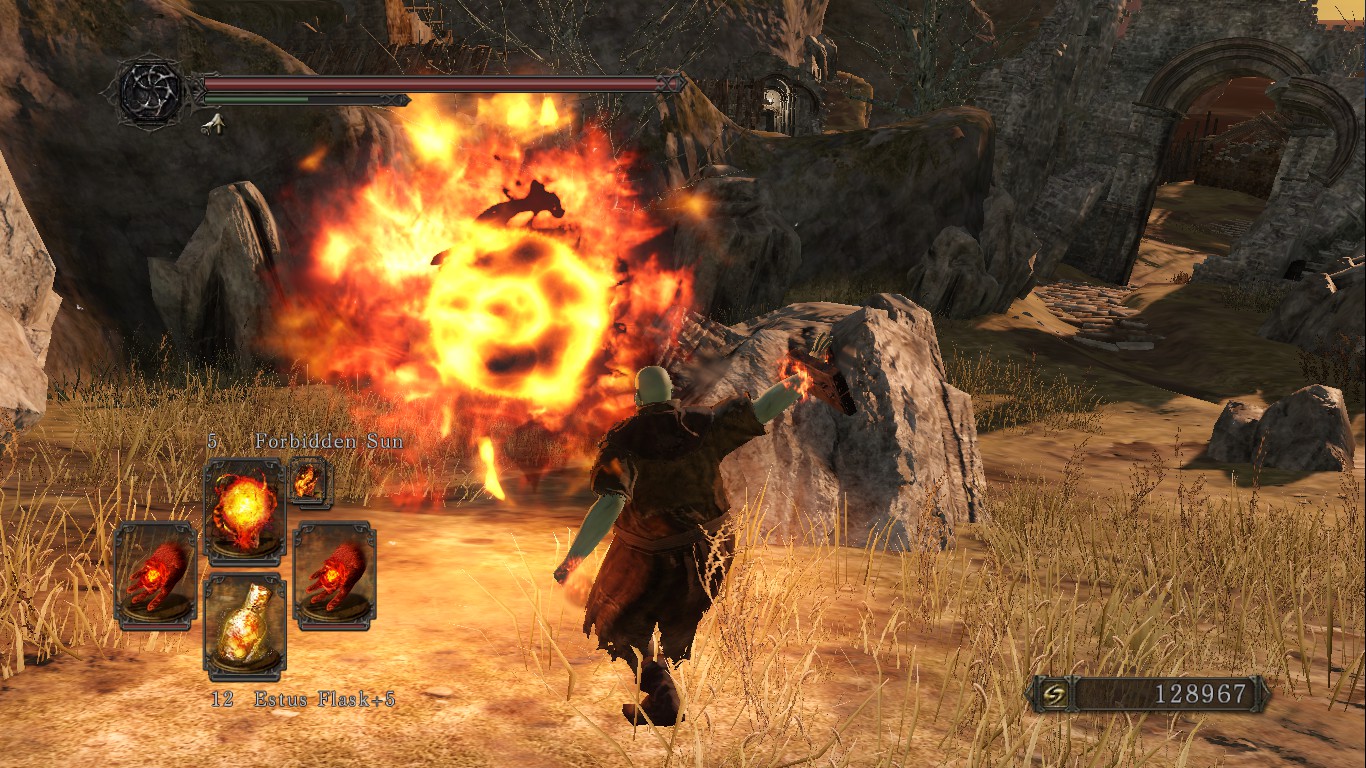The image size is (1366, 768).
Task: Click the swirl emblem beside the health bar
Action: point(151,93)
